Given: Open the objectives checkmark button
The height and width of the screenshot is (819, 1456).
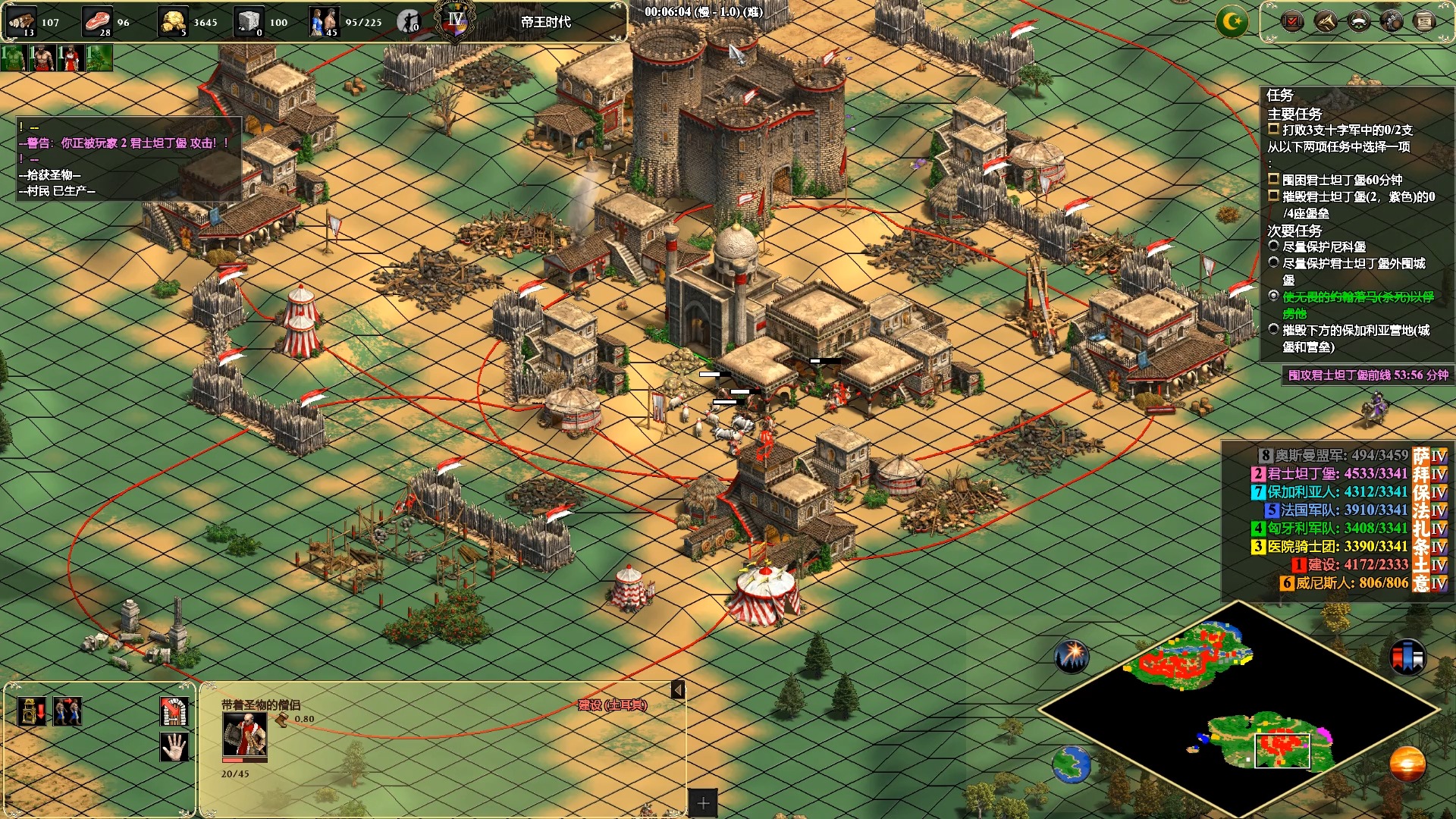Looking at the screenshot, I should pyautogui.click(x=1291, y=20).
